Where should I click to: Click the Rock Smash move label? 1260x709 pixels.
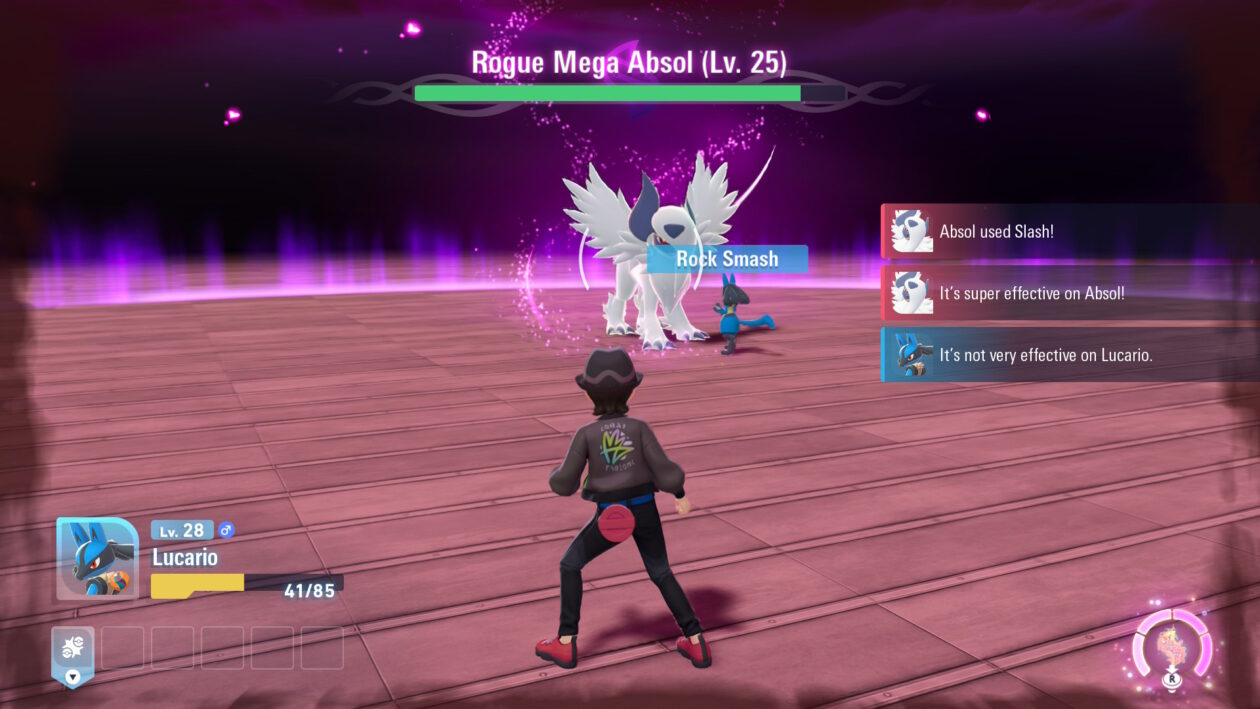point(727,259)
